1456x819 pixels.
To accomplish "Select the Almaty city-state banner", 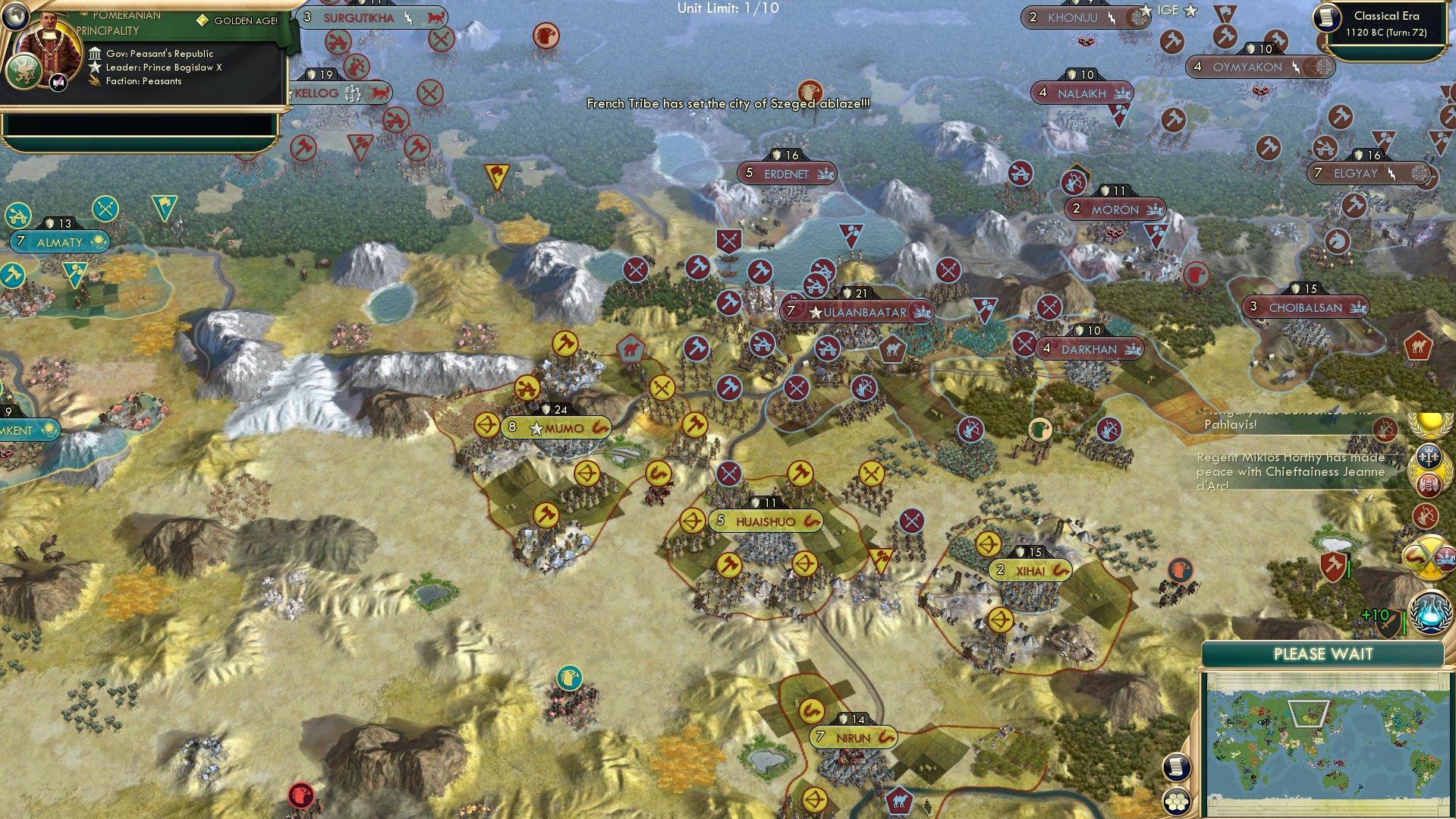I will pyautogui.click(x=59, y=242).
